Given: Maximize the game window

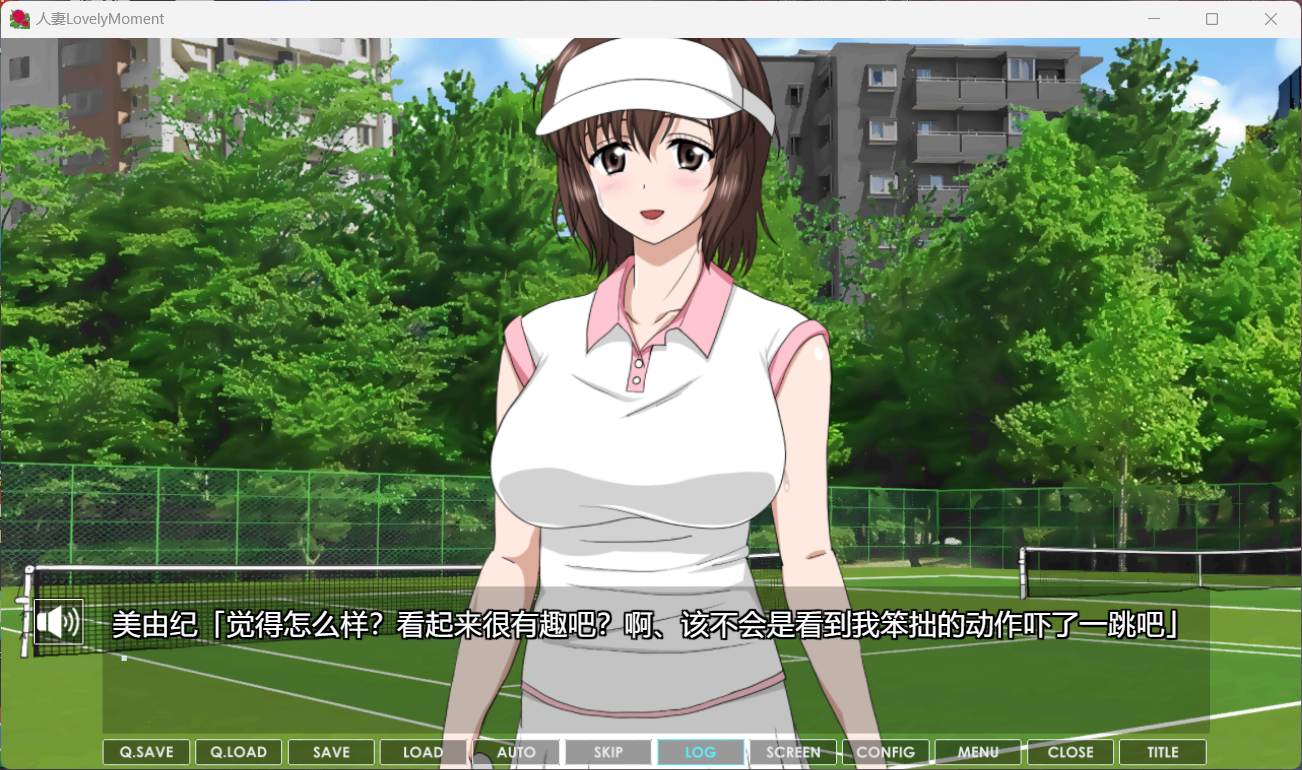Looking at the screenshot, I should [1212, 18].
